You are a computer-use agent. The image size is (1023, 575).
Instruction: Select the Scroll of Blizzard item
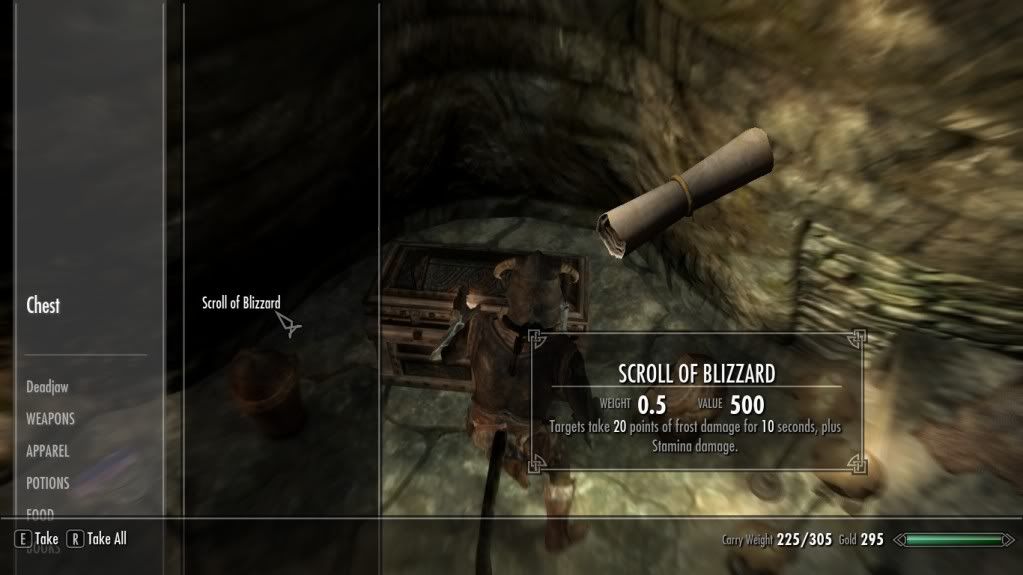tap(240, 303)
